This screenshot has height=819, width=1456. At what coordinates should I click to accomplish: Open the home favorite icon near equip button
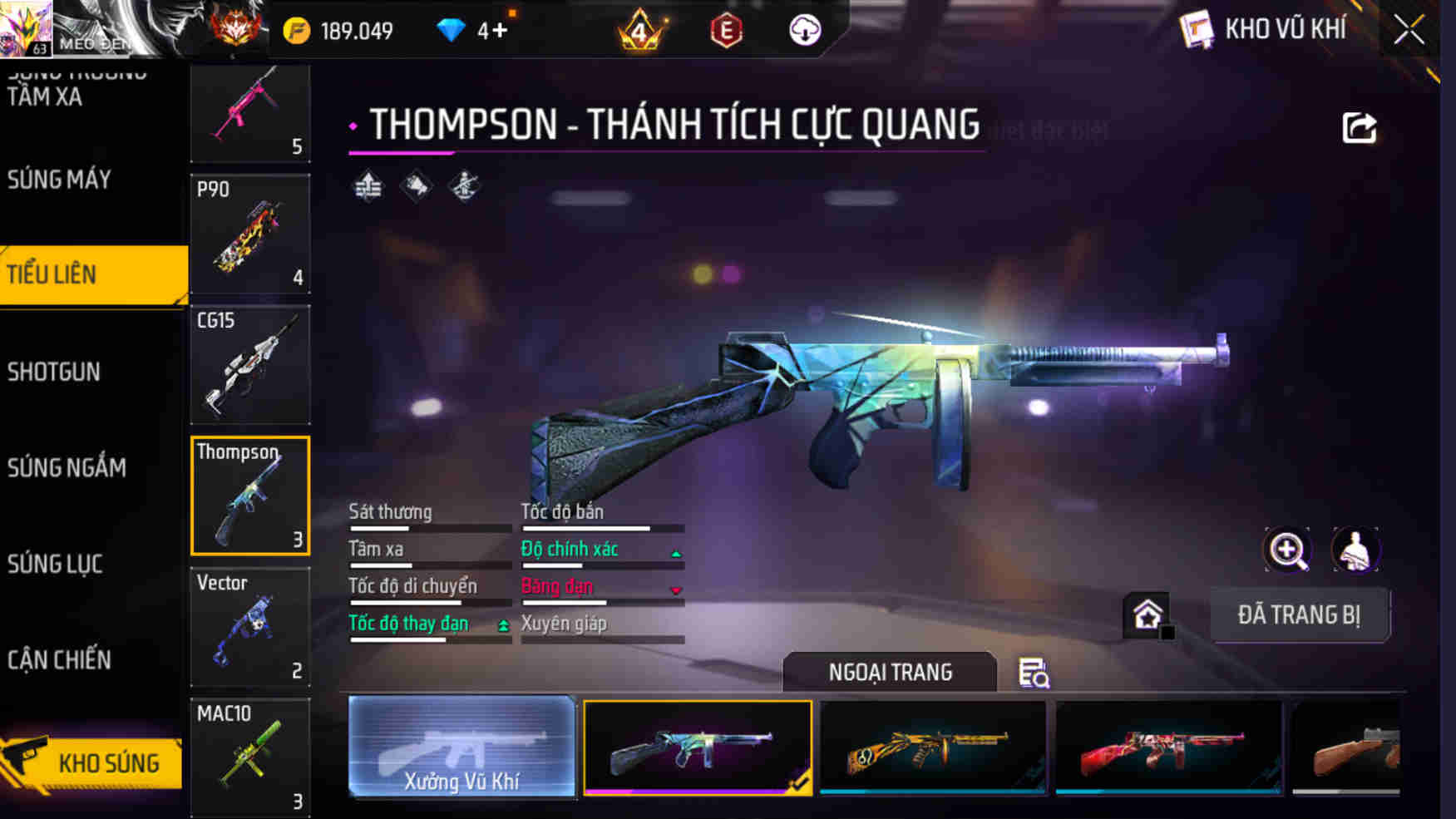(1148, 616)
